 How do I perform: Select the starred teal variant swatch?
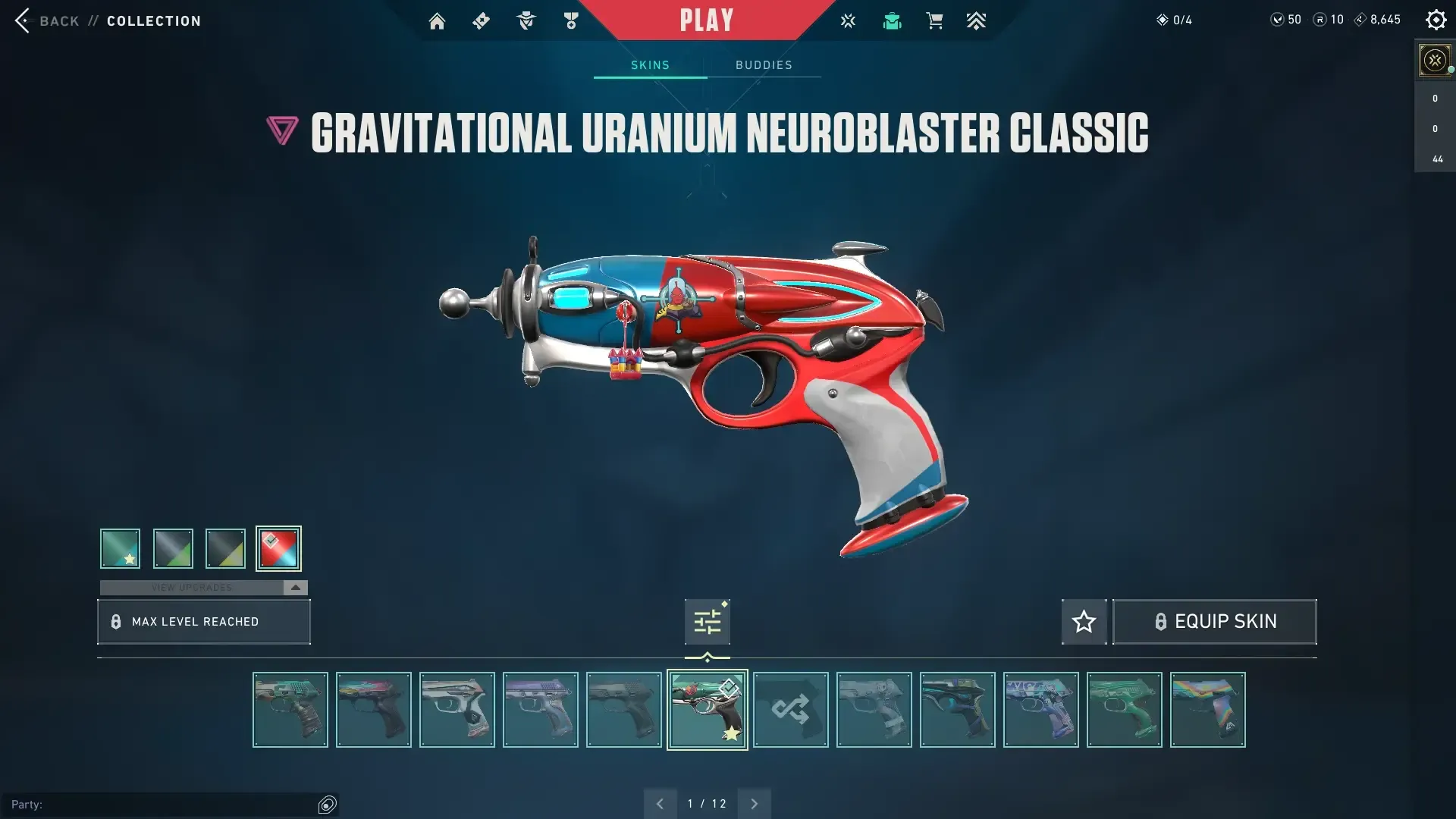120,548
